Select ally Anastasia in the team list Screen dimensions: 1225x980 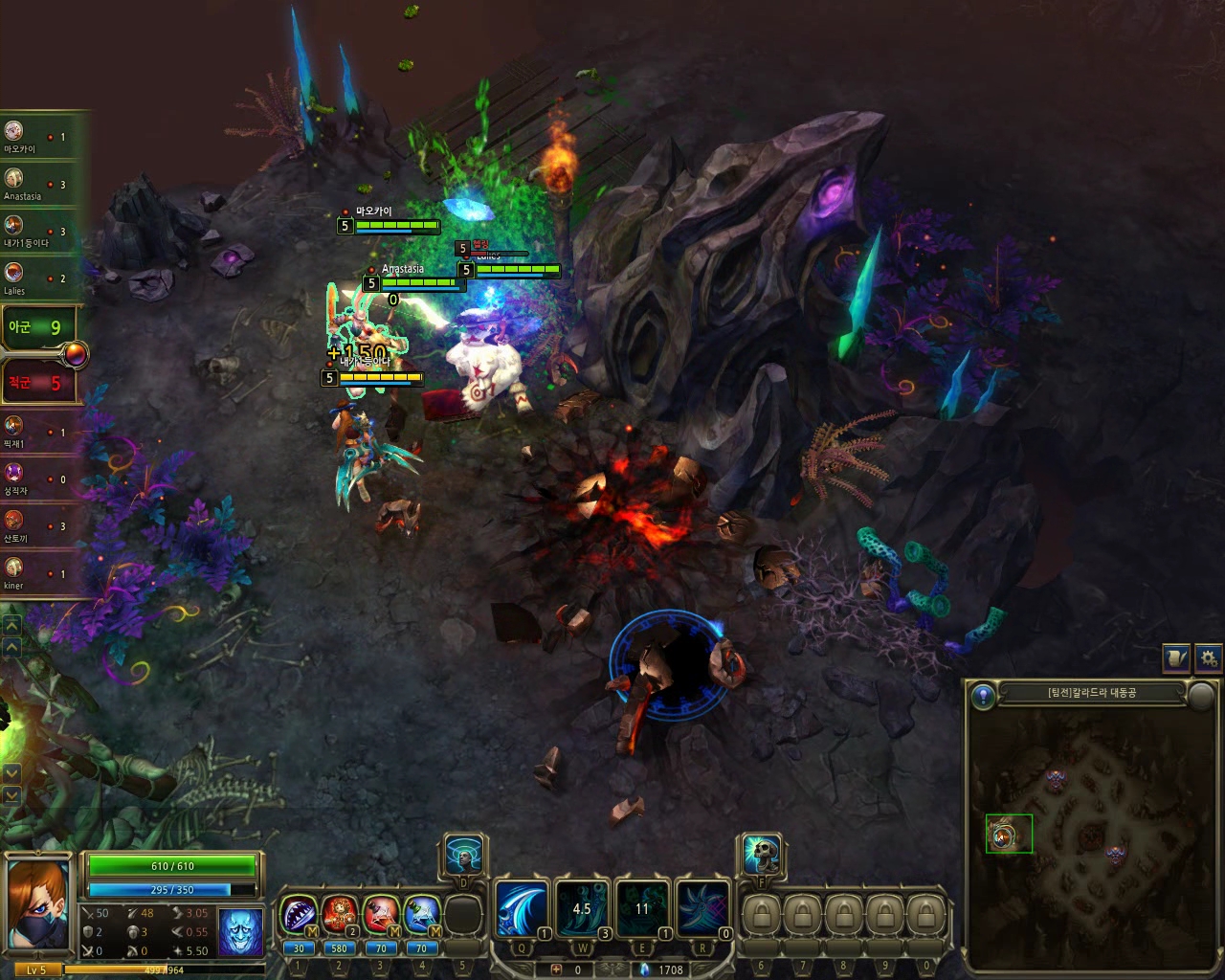point(14,179)
